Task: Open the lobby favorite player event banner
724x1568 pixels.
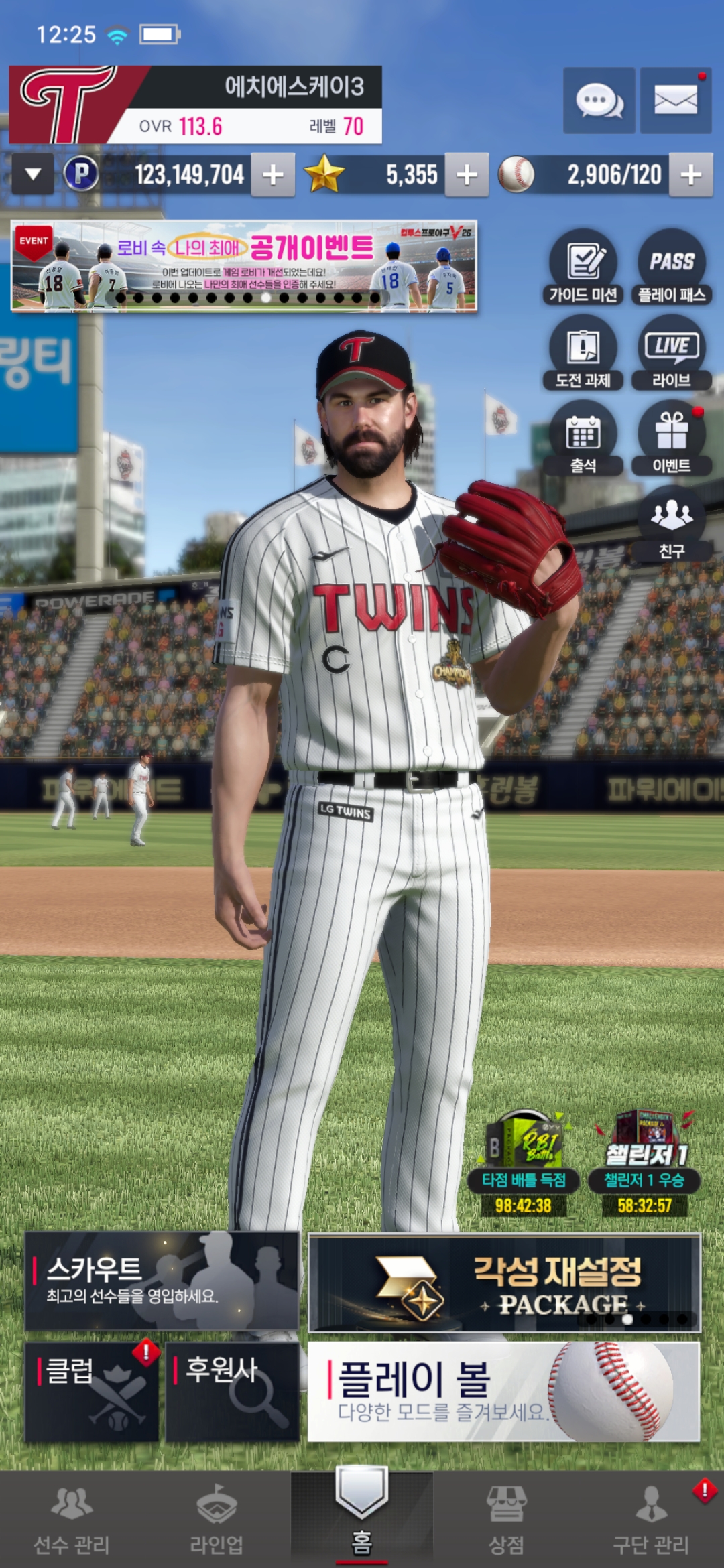Action: click(x=243, y=266)
